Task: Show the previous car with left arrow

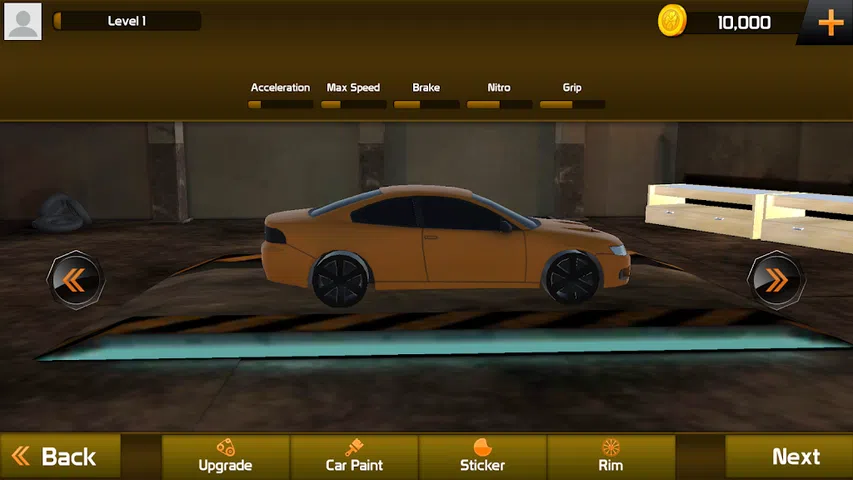Action: click(x=75, y=280)
